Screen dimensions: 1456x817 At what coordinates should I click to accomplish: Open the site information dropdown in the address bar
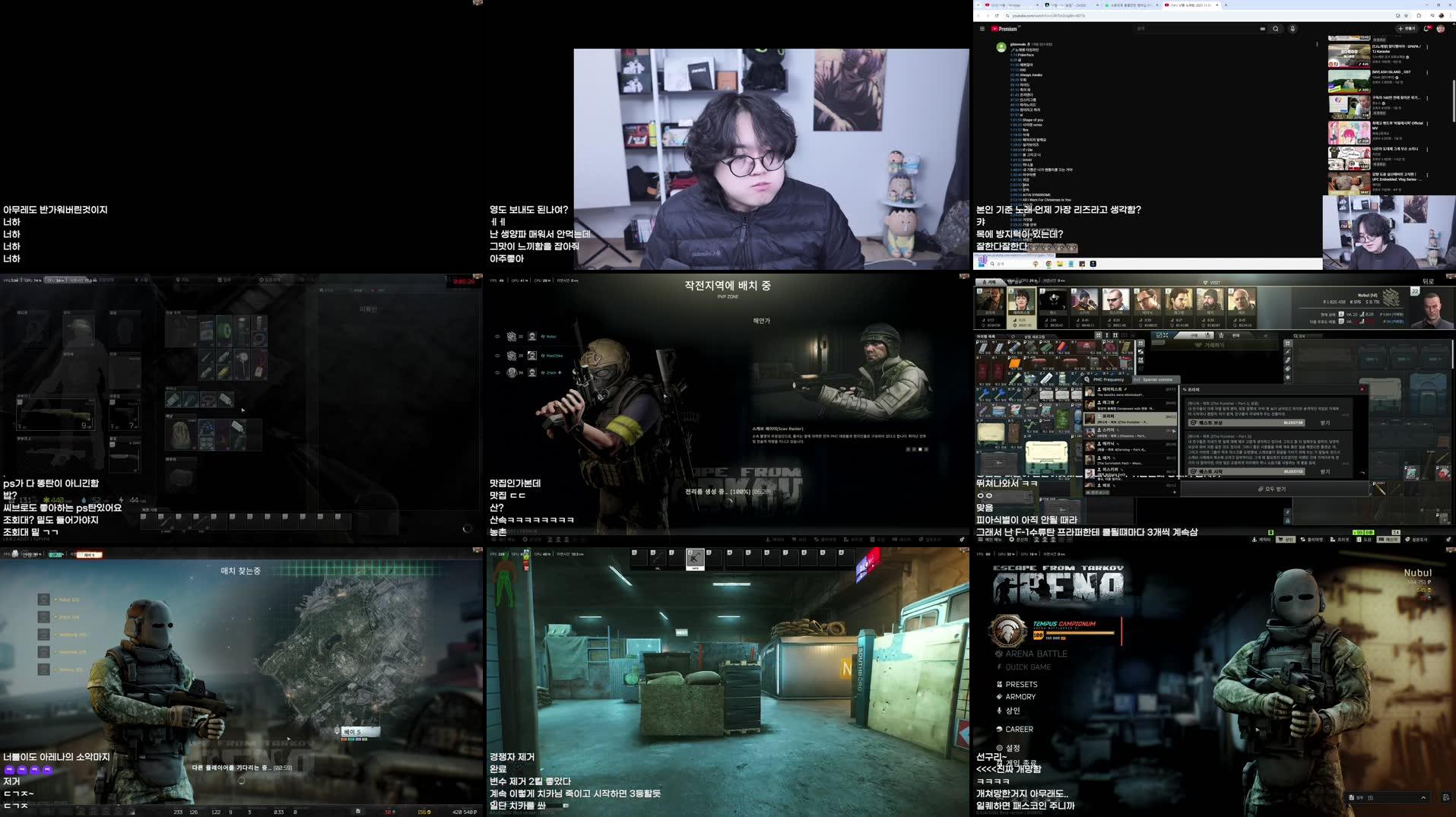1008,15
